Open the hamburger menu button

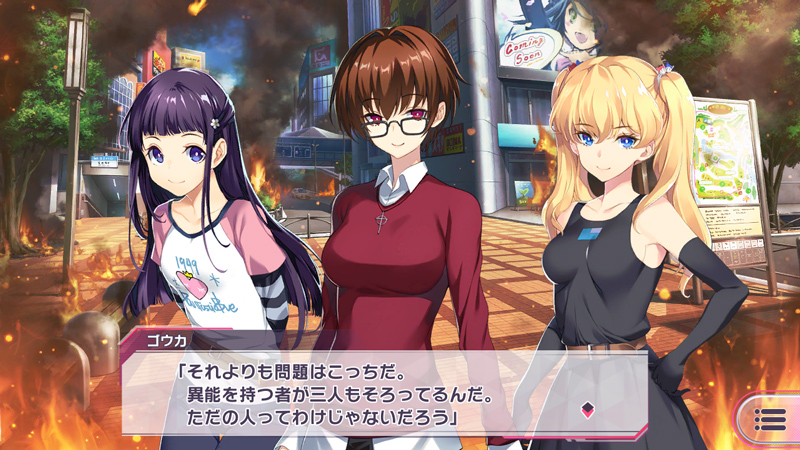pyautogui.click(x=769, y=420)
